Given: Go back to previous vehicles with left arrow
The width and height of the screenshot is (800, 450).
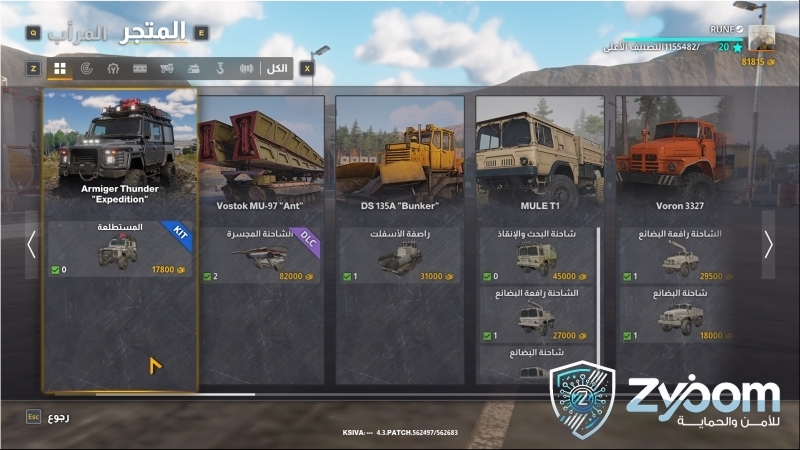Looking at the screenshot, I should 32,245.
